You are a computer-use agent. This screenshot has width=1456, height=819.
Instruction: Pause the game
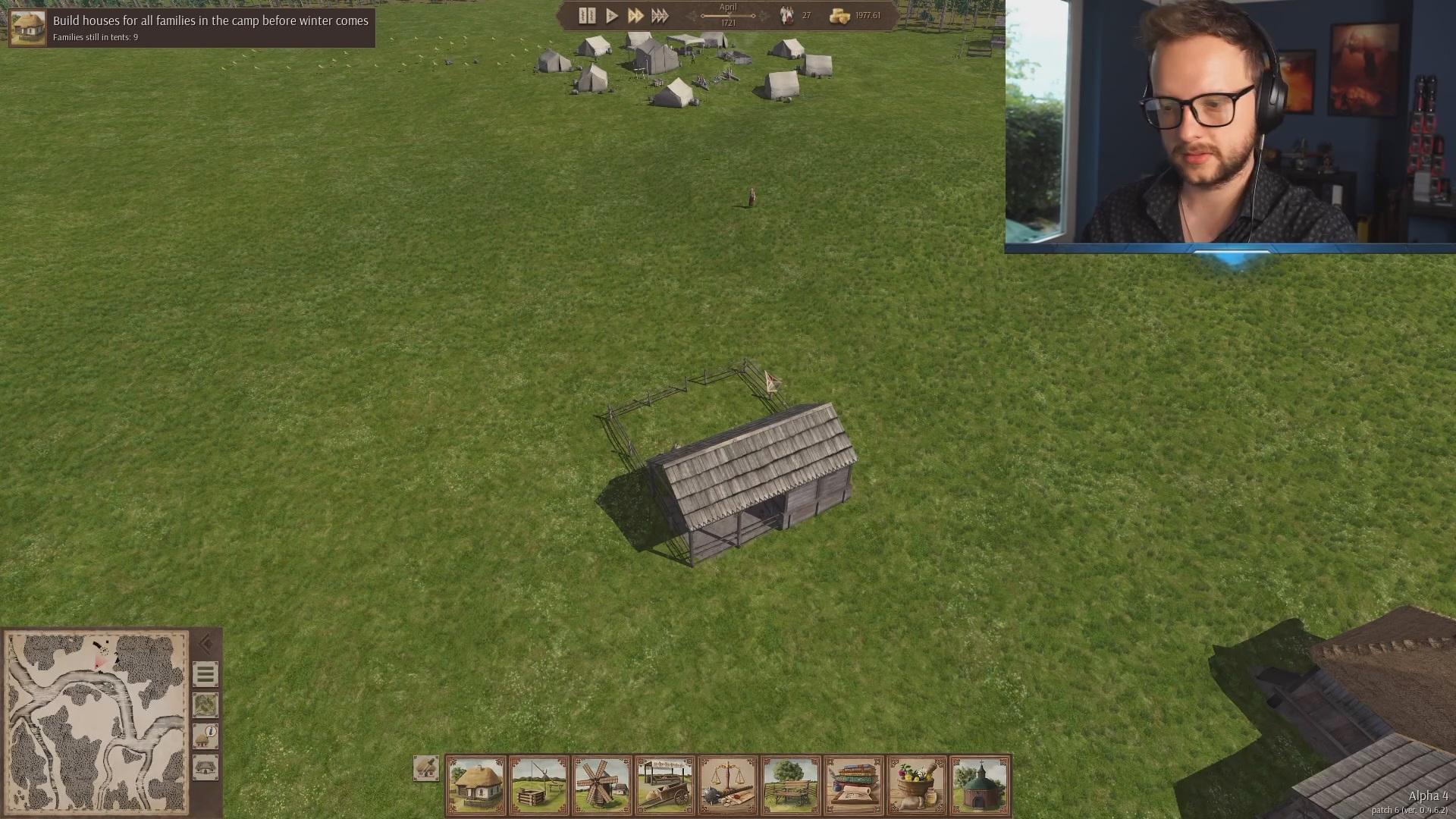click(x=586, y=15)
